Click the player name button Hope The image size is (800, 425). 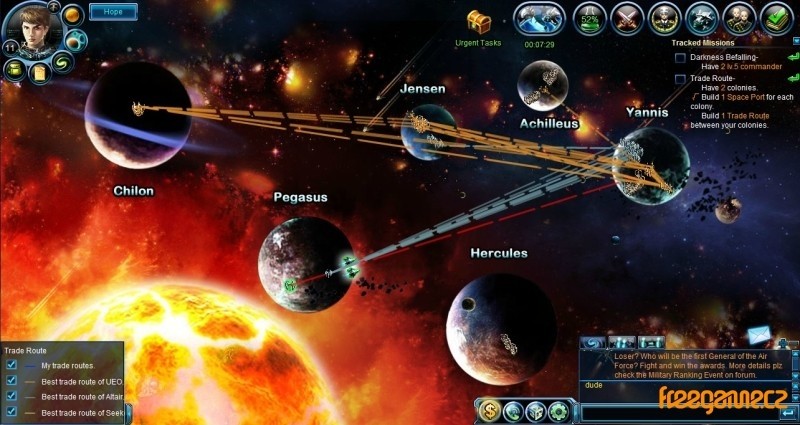pos(113,12)
